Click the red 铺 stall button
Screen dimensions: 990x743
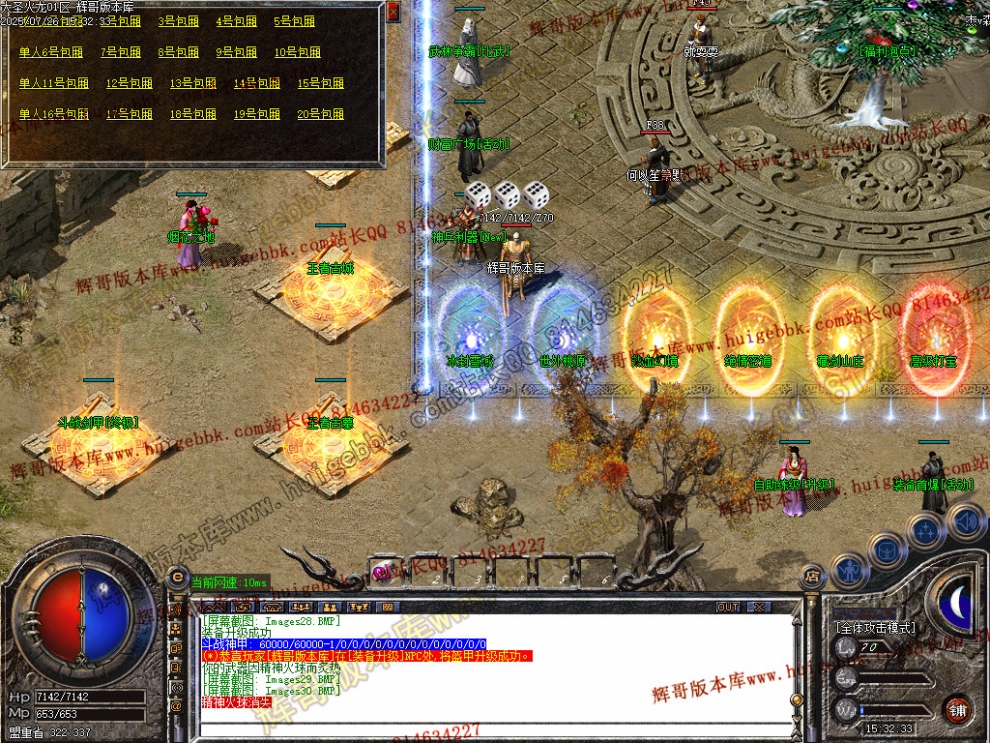coord(958,709)
